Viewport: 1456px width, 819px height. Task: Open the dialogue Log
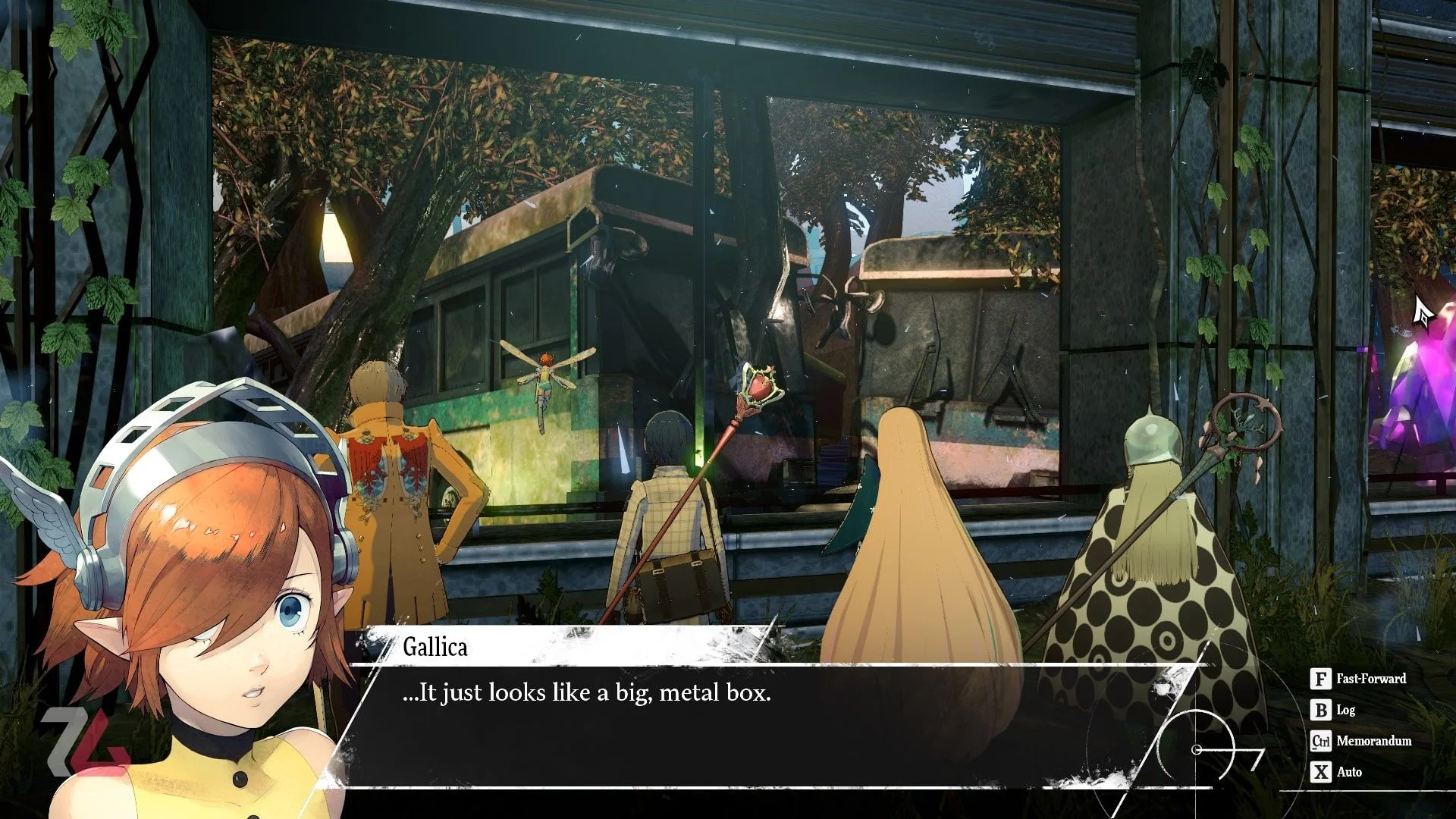[x=1334, y=710]
